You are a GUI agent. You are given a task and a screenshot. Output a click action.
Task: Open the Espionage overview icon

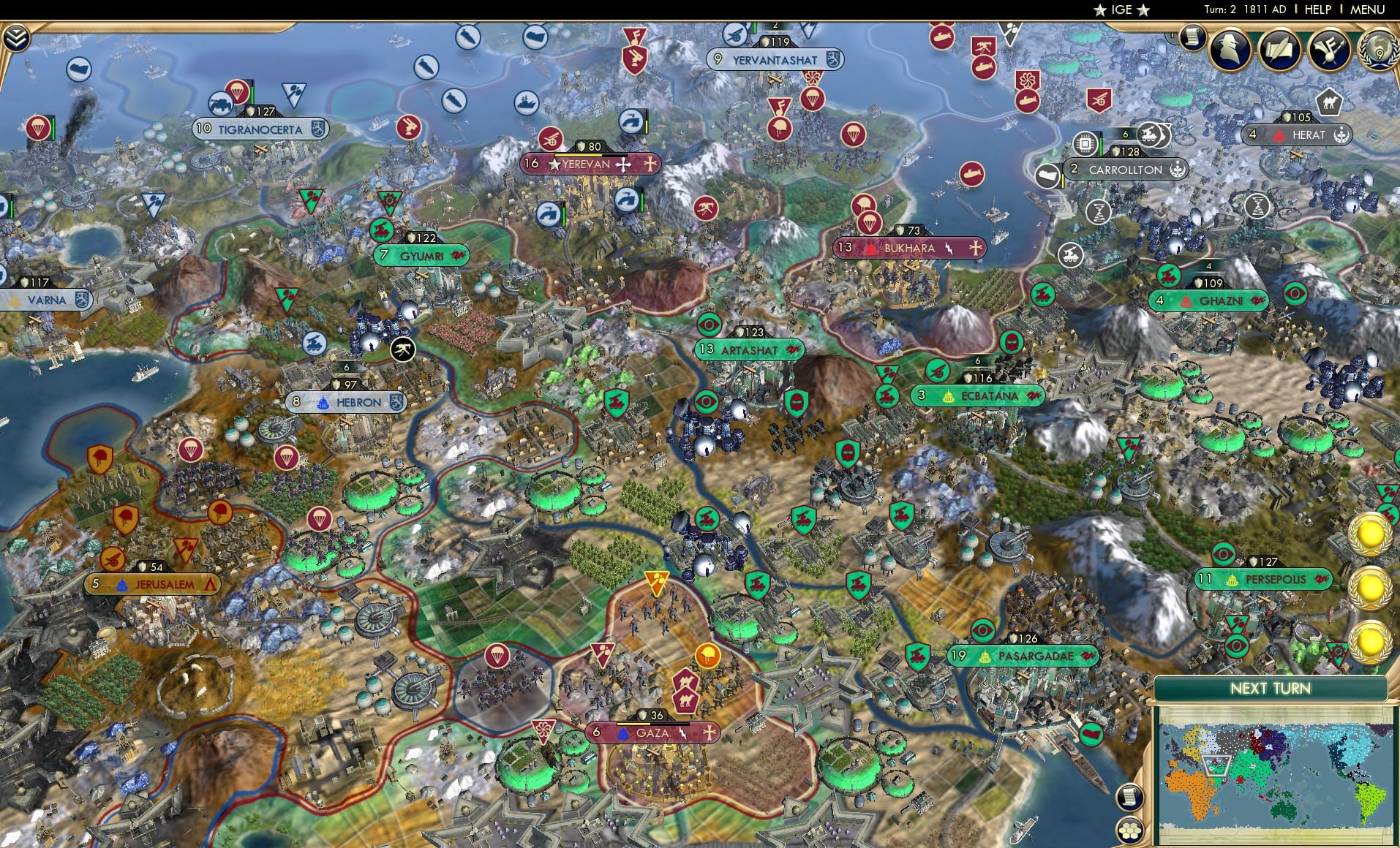1230,50
